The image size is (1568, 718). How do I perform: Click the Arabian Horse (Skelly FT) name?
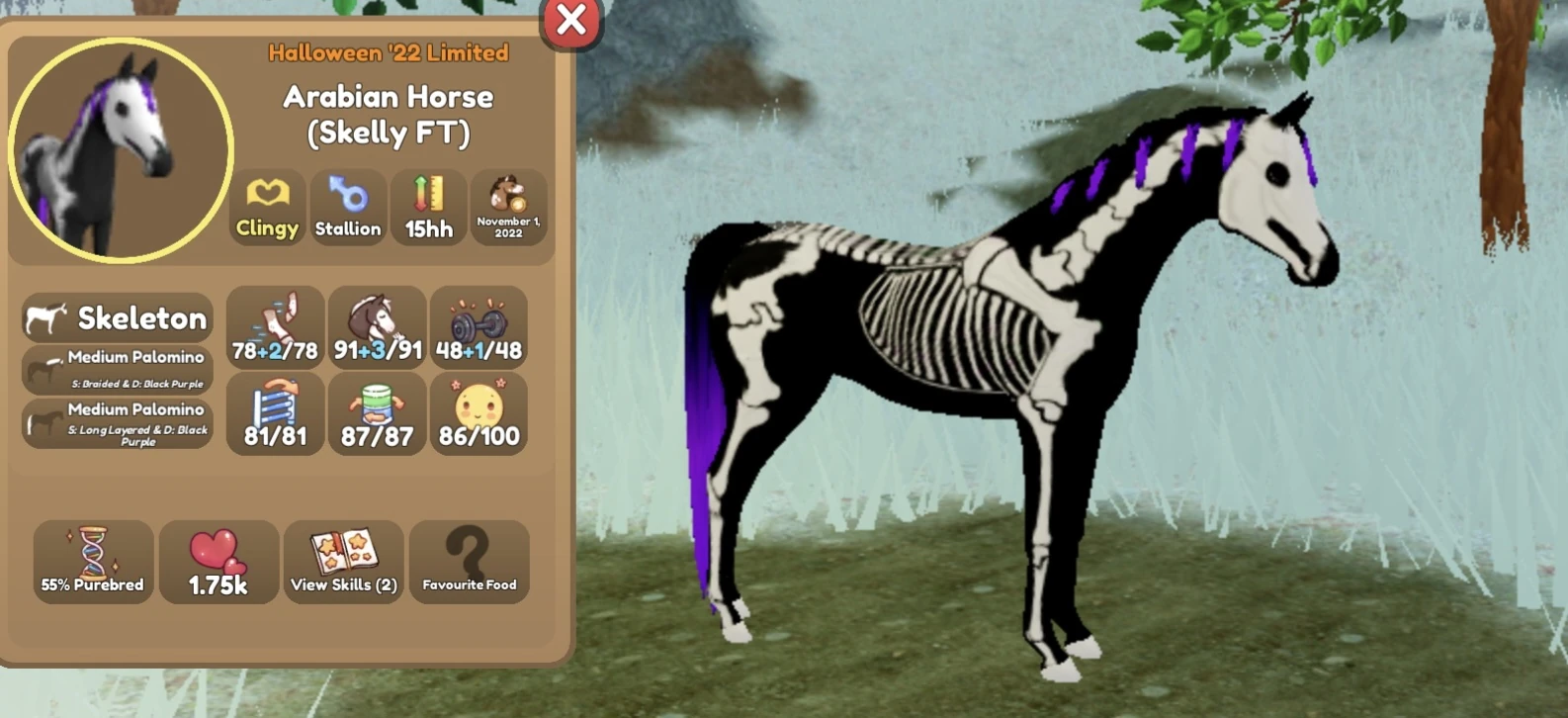point(388,114)
